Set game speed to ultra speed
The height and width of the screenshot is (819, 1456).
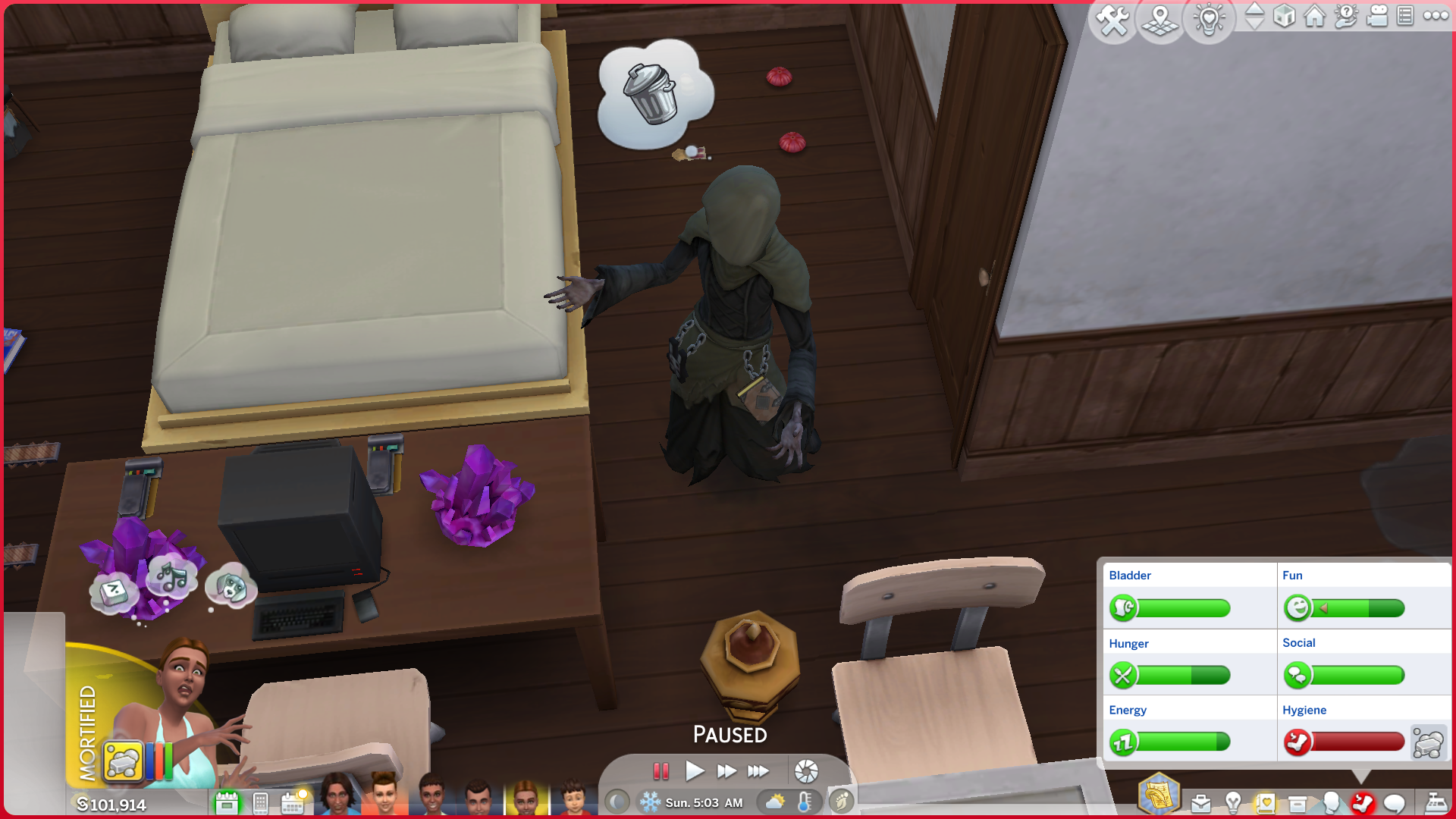[758, 771]
